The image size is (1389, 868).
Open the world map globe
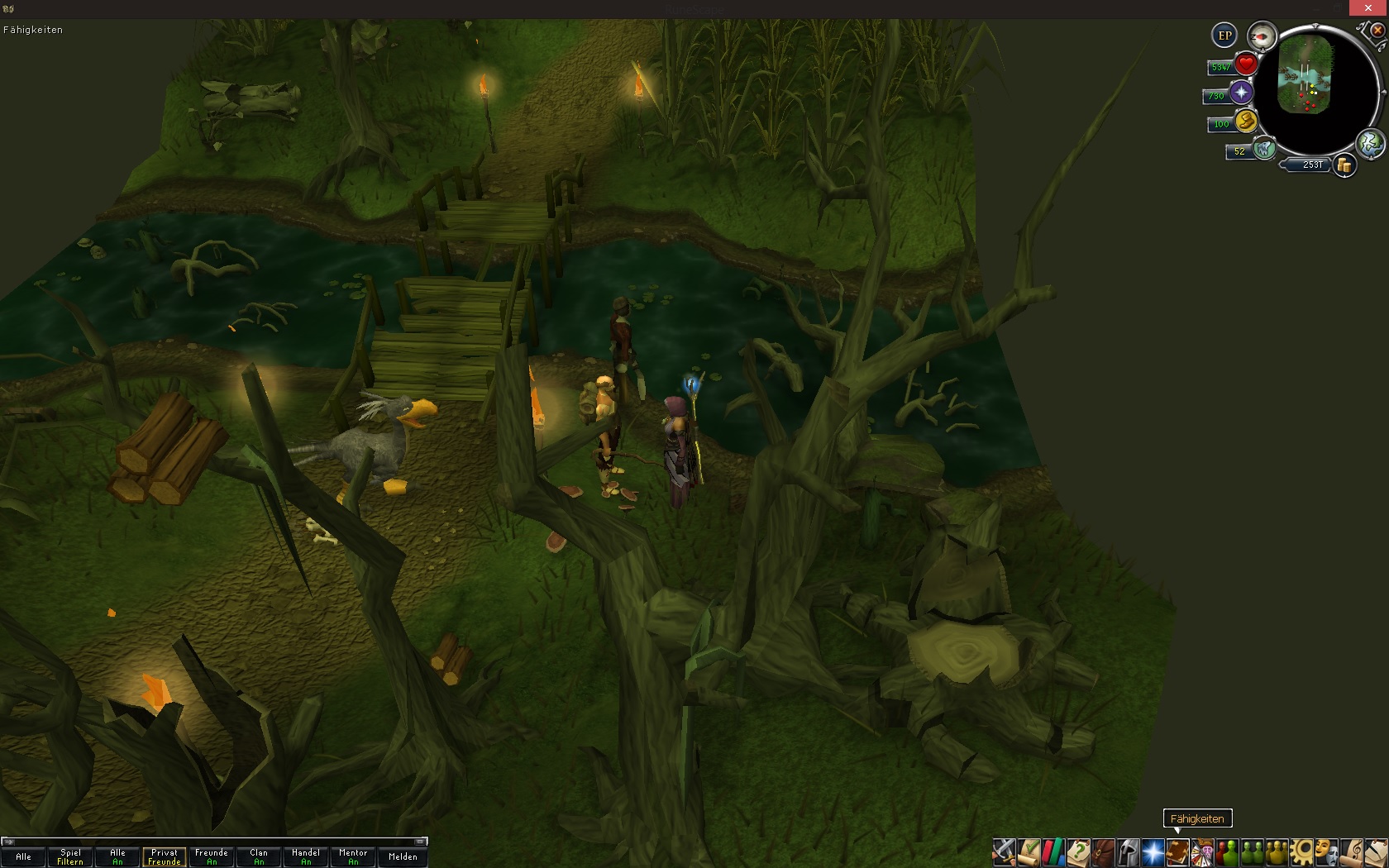click(1370, 144)
